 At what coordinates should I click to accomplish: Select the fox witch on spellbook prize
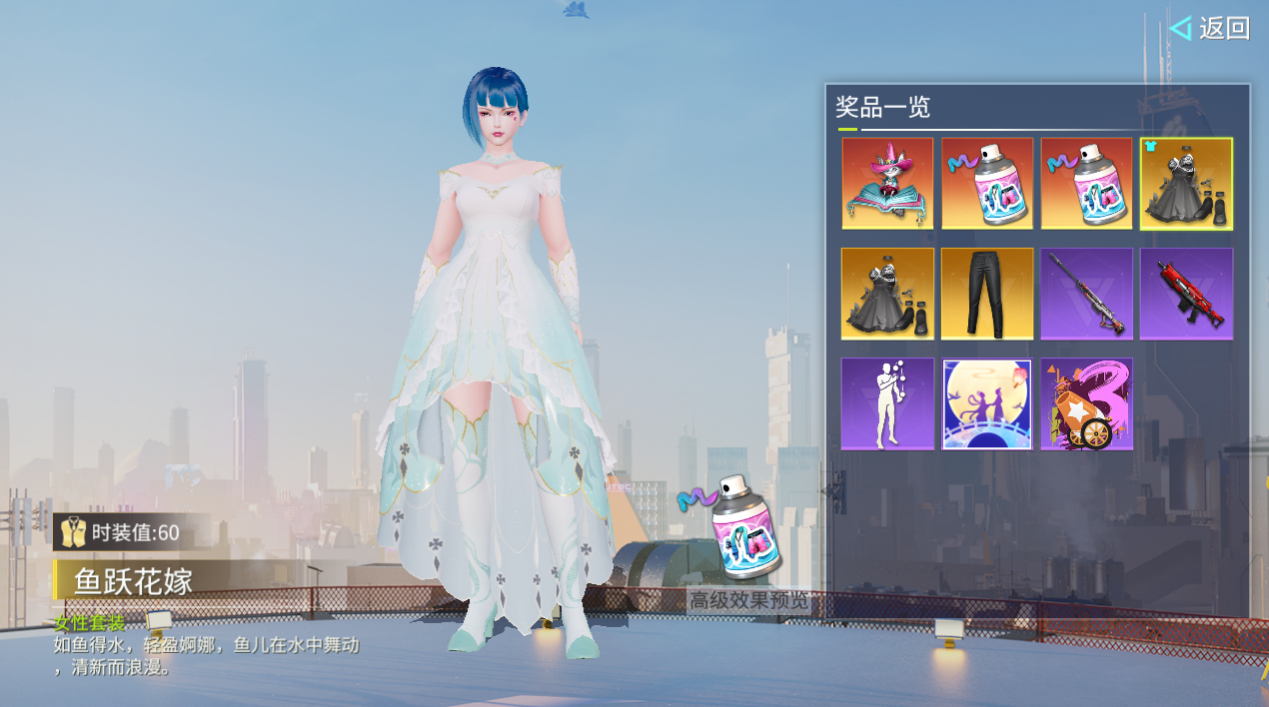coord(887,184)
